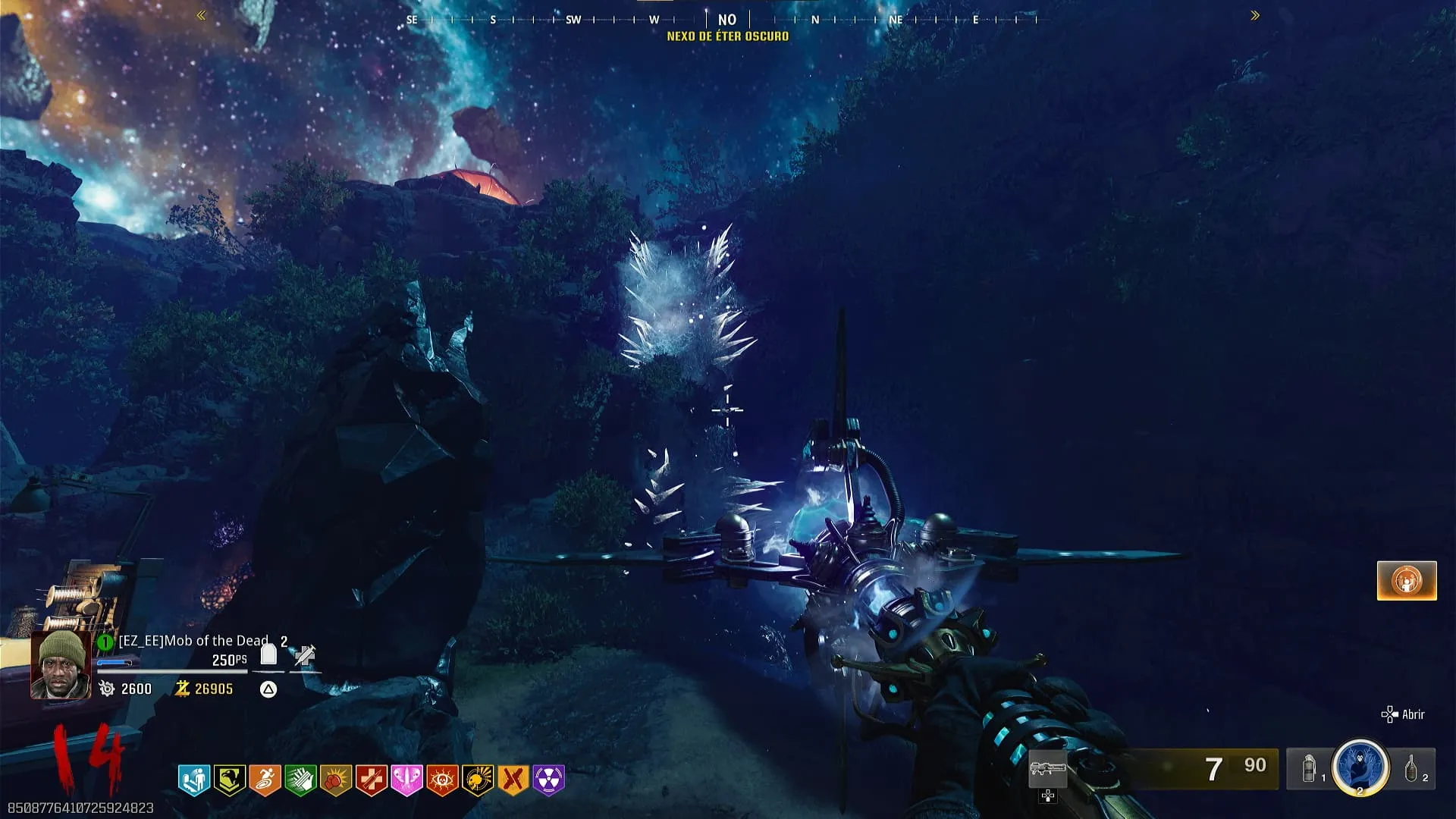Activate the hooded reaper field upgrade icon
1456x819 pixels.
[x=1360, y=767]
